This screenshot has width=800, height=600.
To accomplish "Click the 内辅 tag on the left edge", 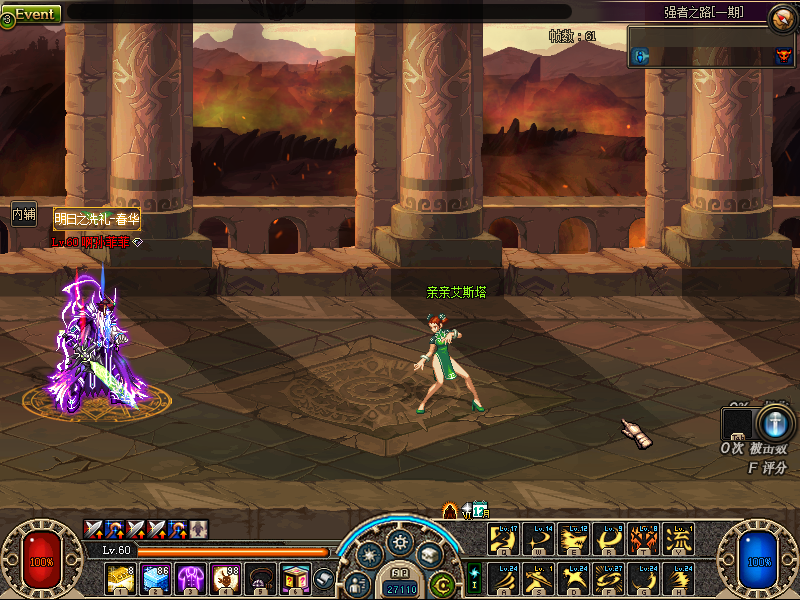I will (x=23, y=214).
